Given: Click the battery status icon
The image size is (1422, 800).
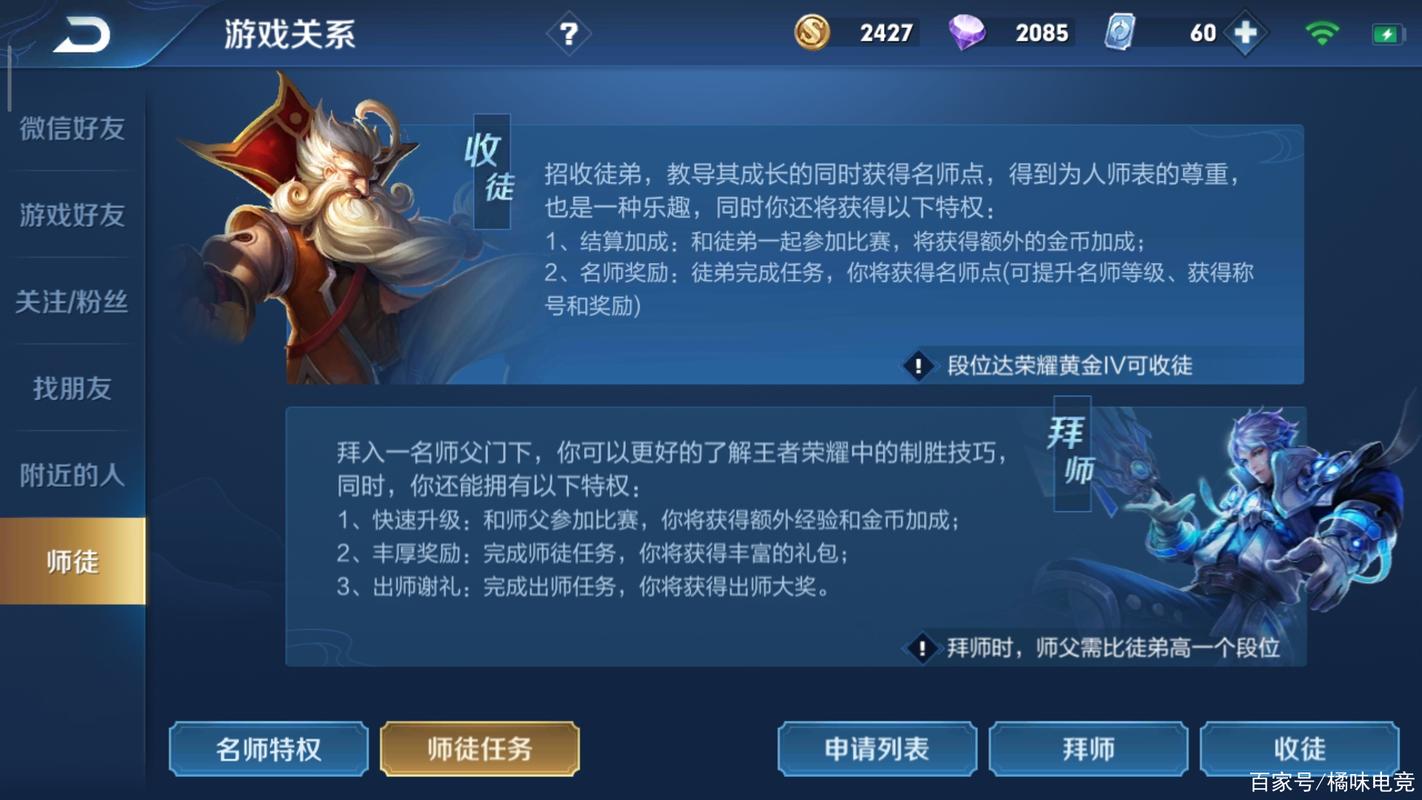Looking at the screenshot, I should tap(1386, 31).
